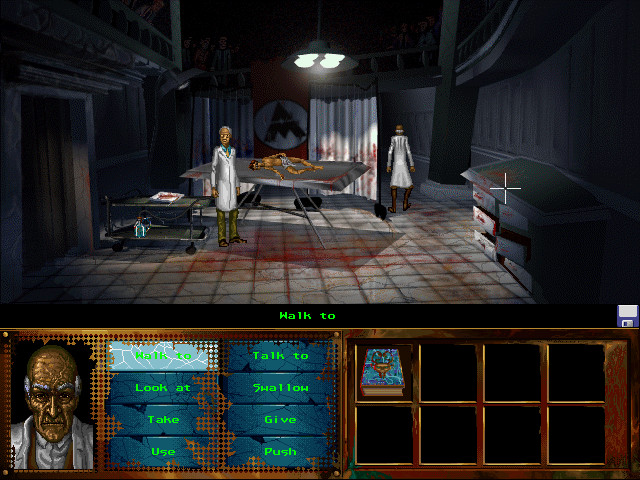Activate the Take command
This screenshot has width=640, height=480.
pos(163,420)
